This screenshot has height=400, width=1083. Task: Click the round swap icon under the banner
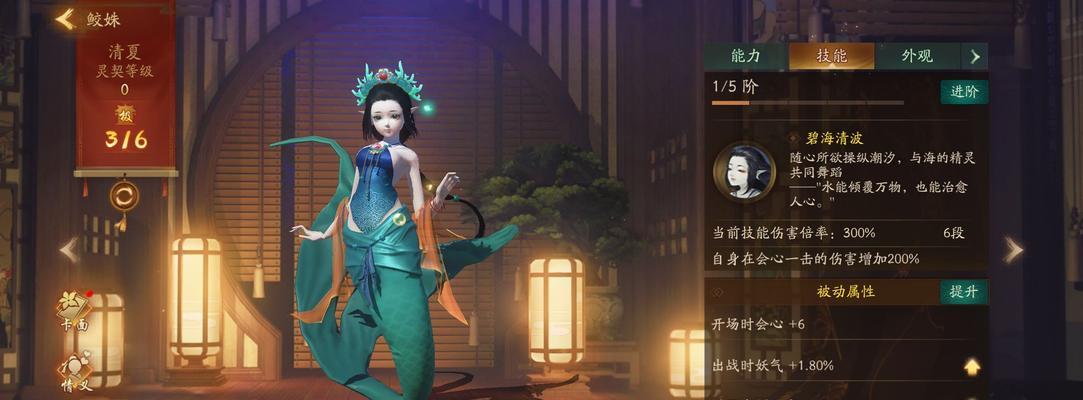pyautogui.click(x=125, y=195)
